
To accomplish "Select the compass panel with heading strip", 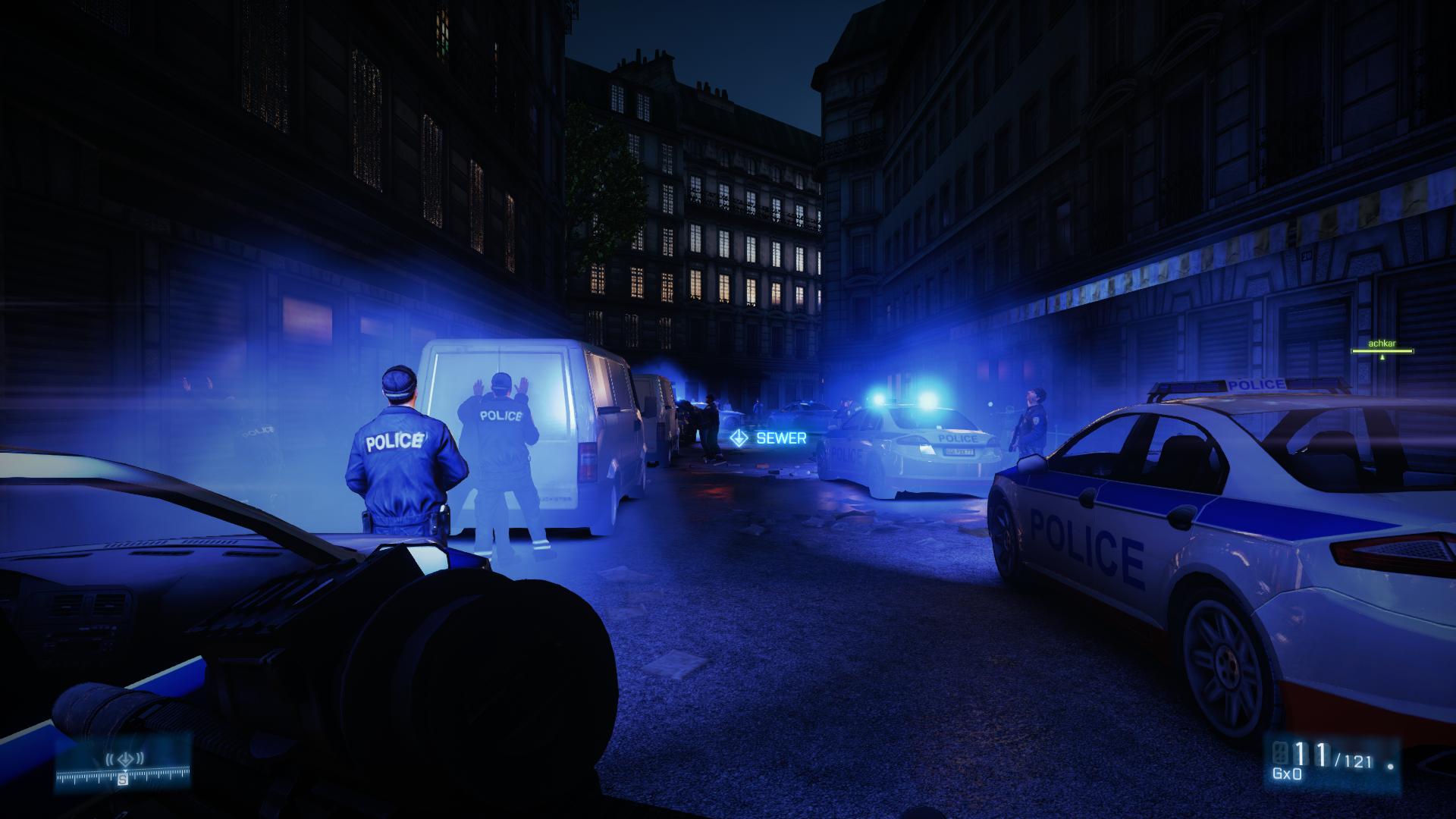I will click(122, 764).
